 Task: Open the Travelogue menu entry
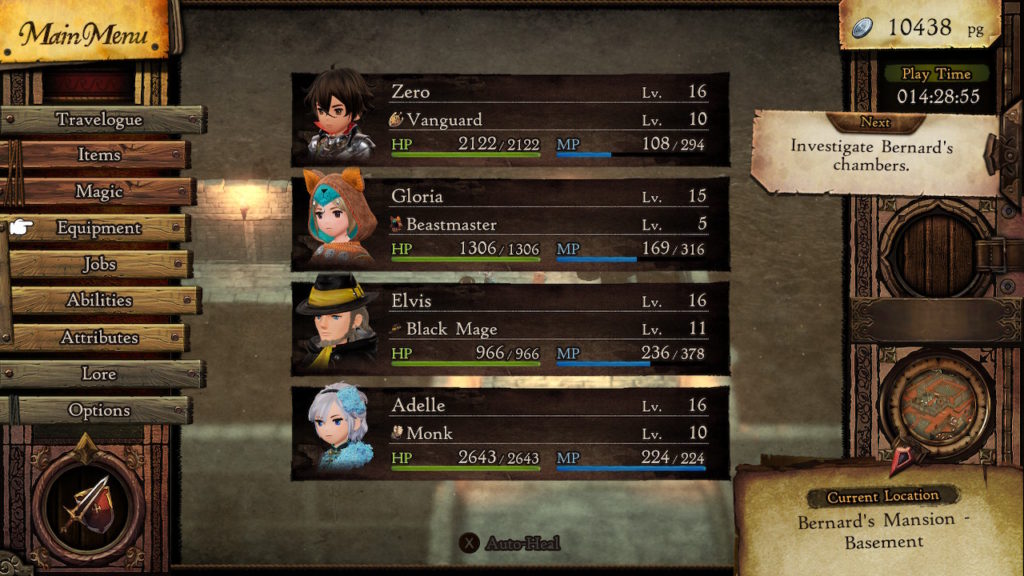100,120
